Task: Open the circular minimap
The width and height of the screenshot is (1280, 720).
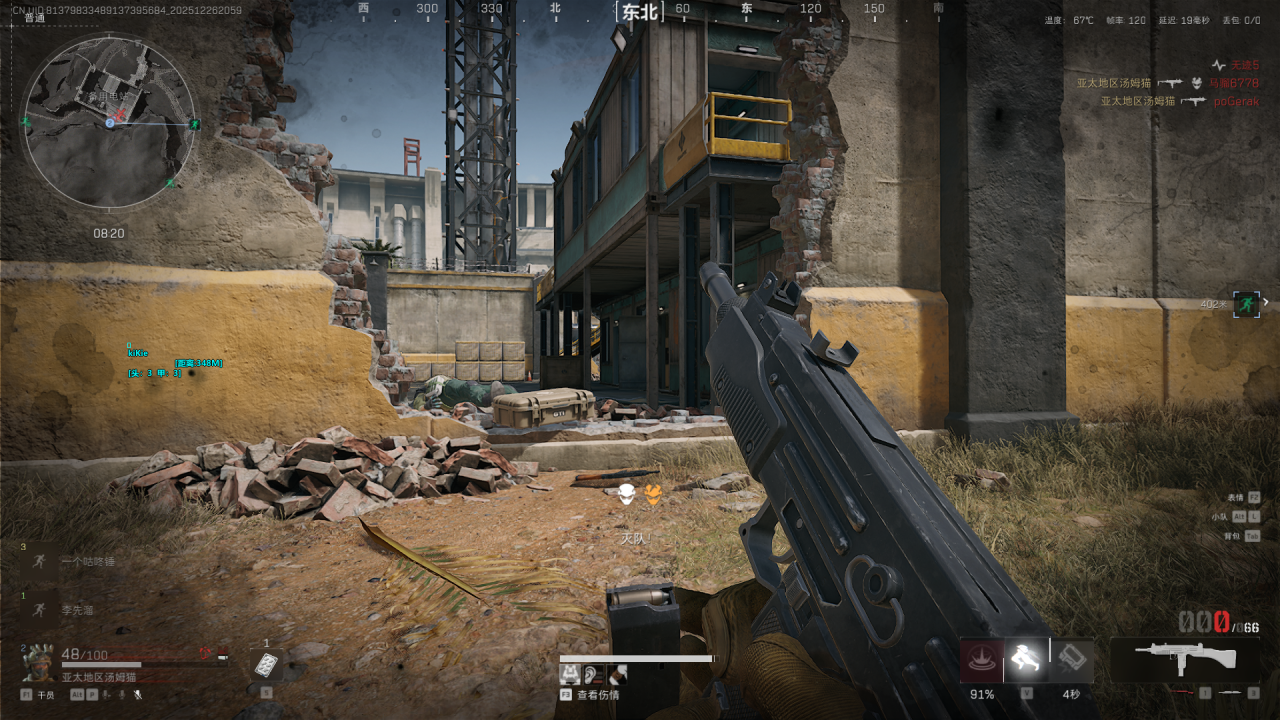Action: click(109, 122)
